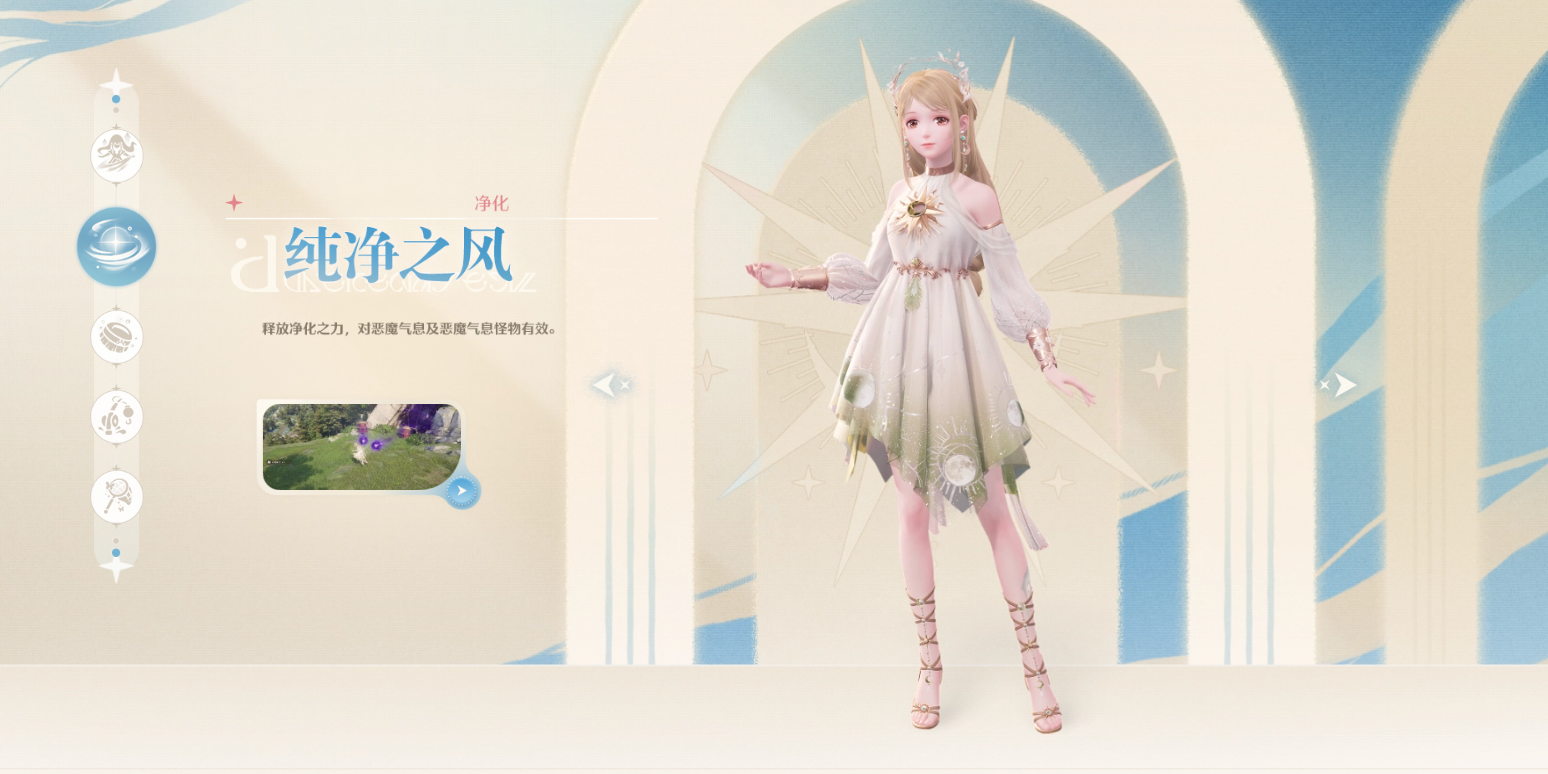Select the bug catching net ability icon
Image resolution: width=1548 pixels, height=774 pixels.
click(117, 496)
